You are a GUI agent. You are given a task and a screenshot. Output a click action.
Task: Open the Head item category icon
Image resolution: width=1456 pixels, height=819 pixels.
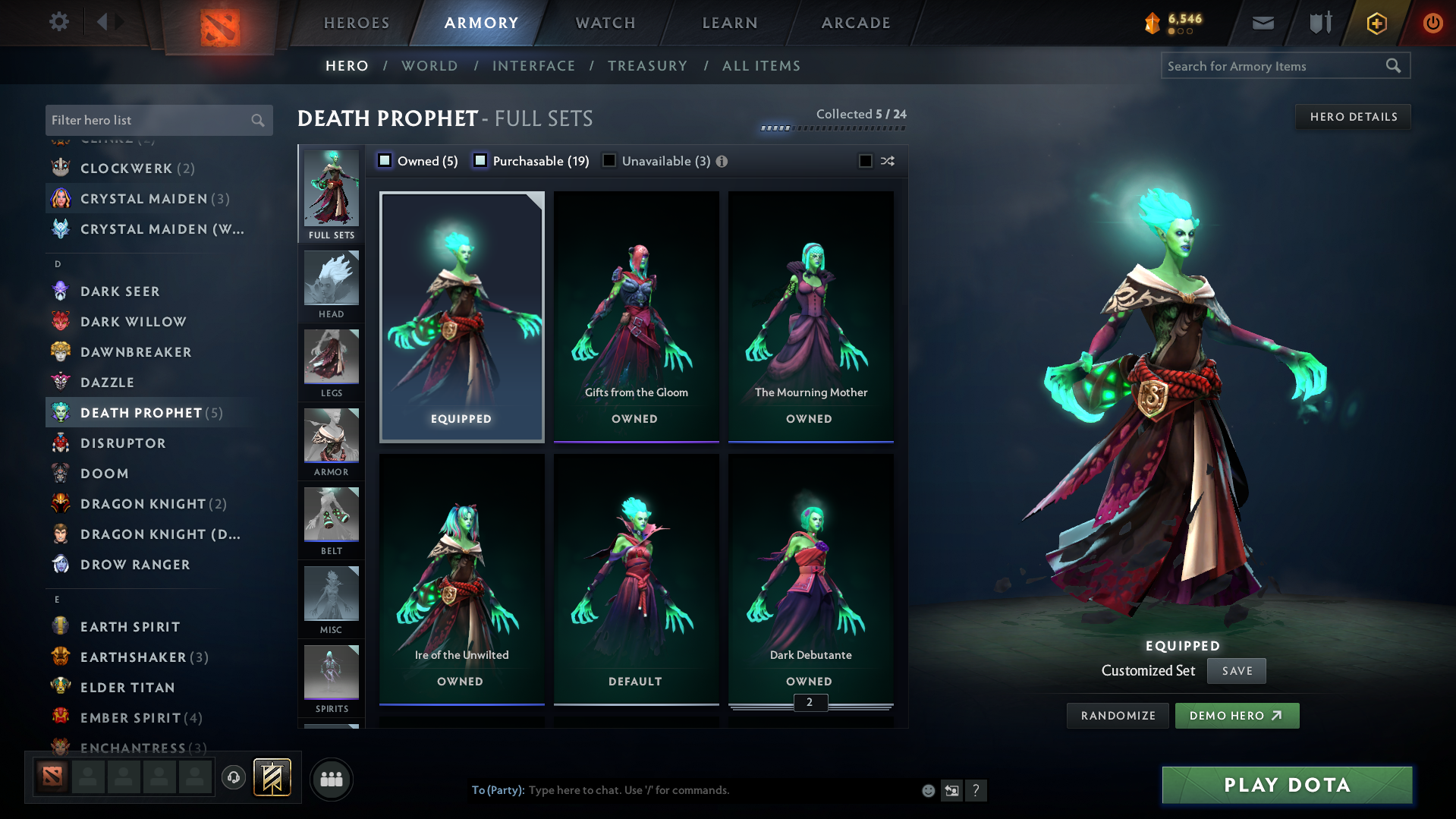click(331, 281)
